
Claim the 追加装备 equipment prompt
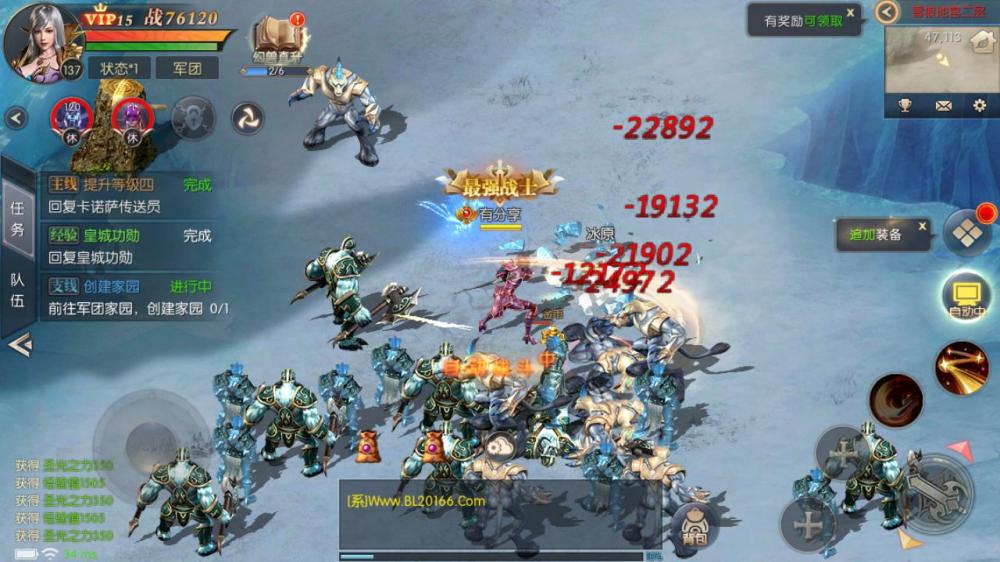pyautogui.click(x=876, y=234)
